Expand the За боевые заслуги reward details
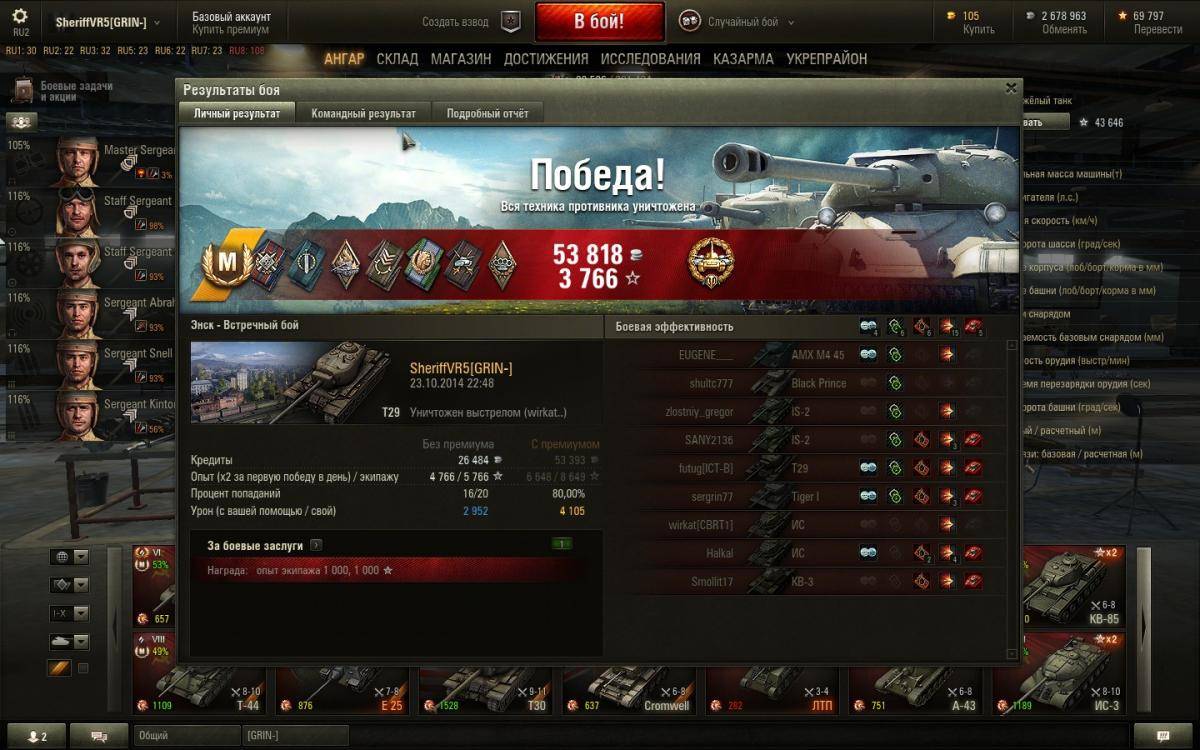This screenshot has height=750, width=1200. coord(316,546)
